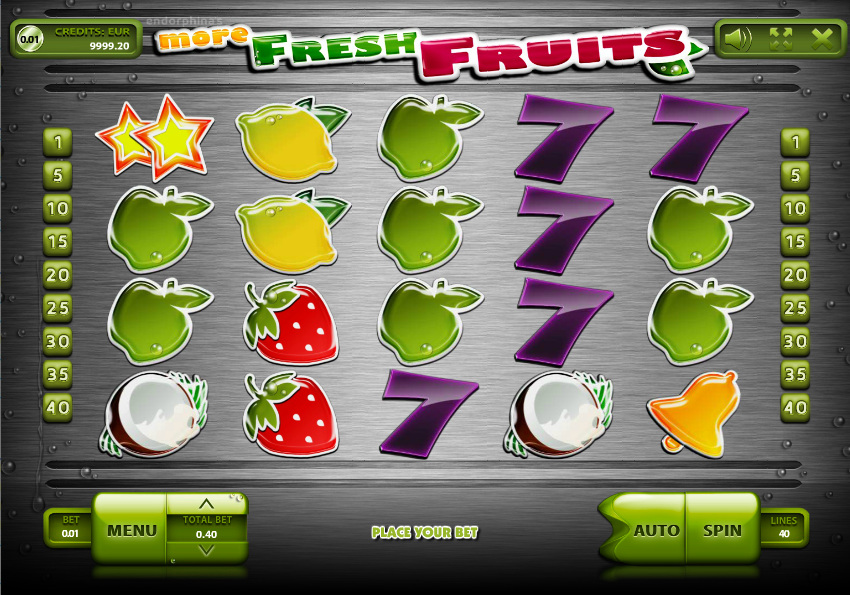Adjust the LINES 40 setting
The width and height of the screenshot is (850, 595).
click(x=784, y=528)
